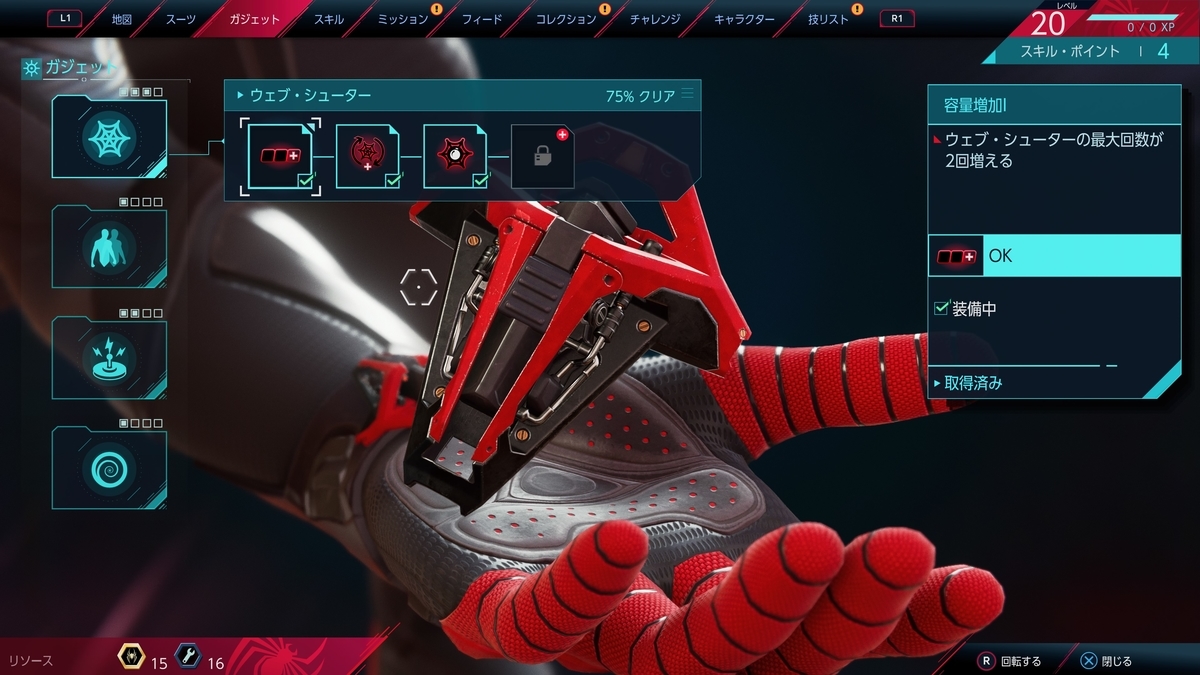This screenshot has width=1200, height=675.
Task: Choose the hologram figures gadget
Action: (109, 247)
